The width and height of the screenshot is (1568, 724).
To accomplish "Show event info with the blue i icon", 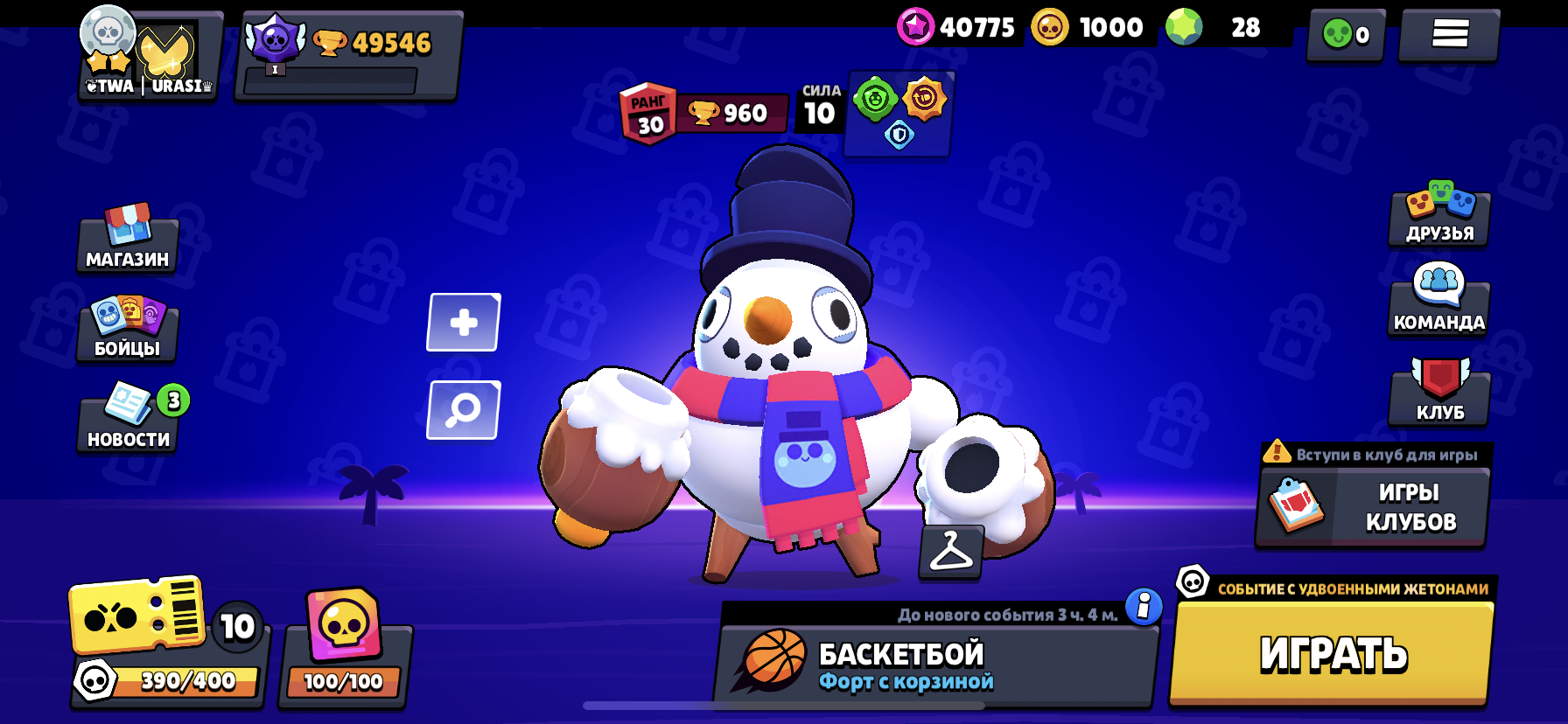I will pos(1144,605).
